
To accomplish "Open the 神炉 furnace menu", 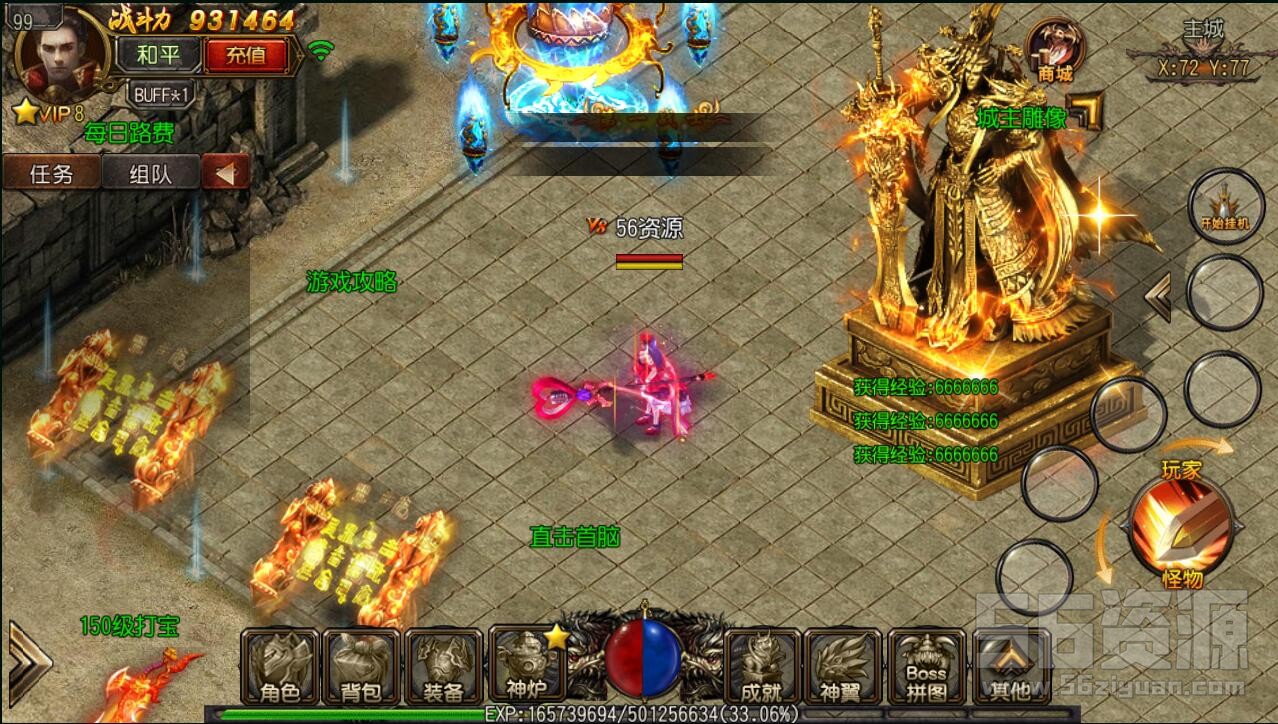I will pyautogui.click(x=526, y=666).
